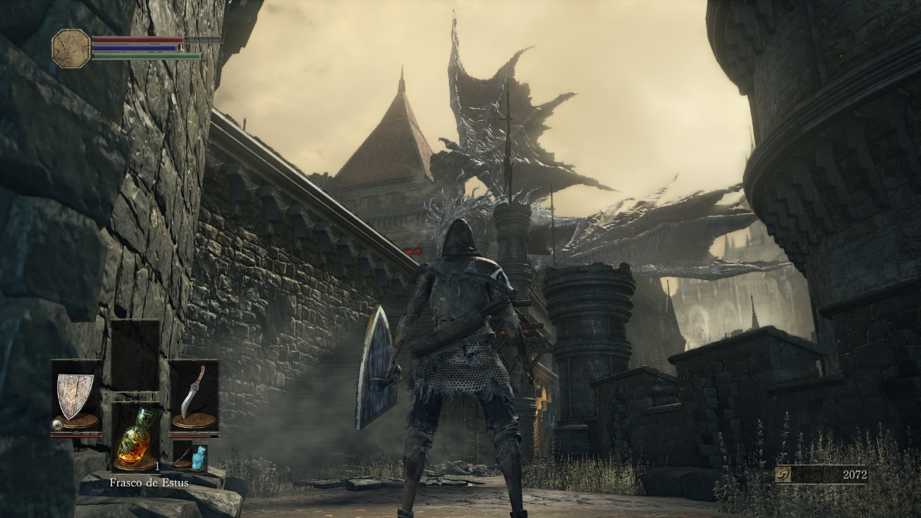921x518 pixels.
Task: Select the kite shield left-hand slot
Action: [76, 394]
